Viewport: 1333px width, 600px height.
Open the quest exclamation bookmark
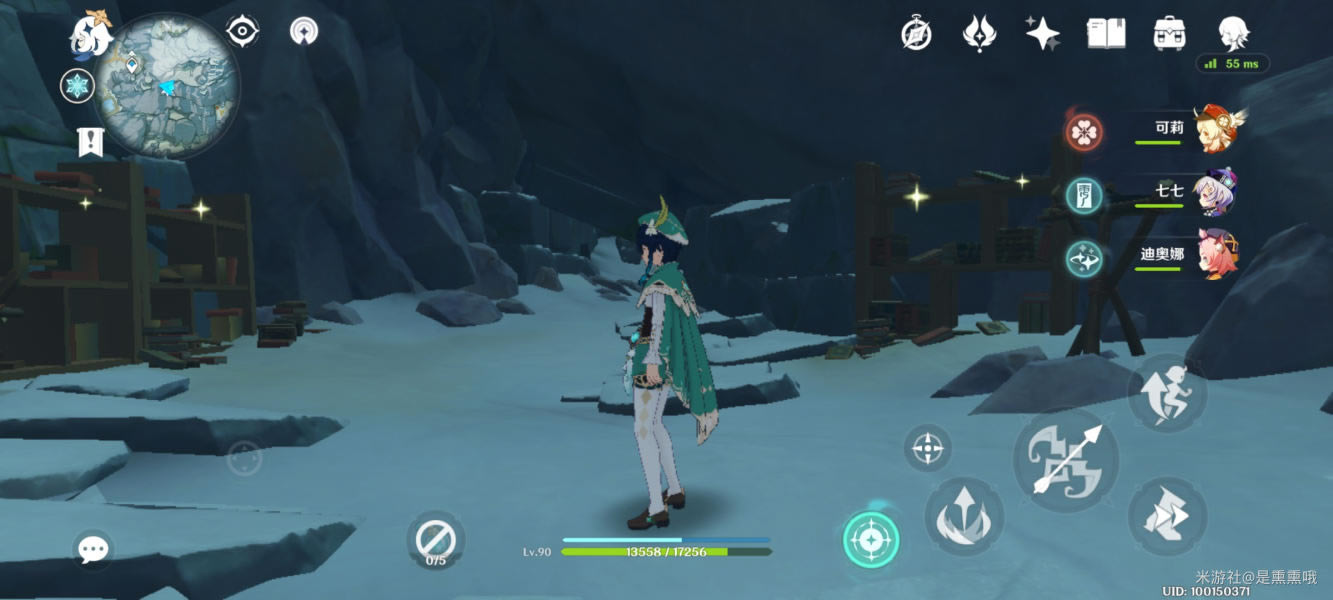coord(90,142)
